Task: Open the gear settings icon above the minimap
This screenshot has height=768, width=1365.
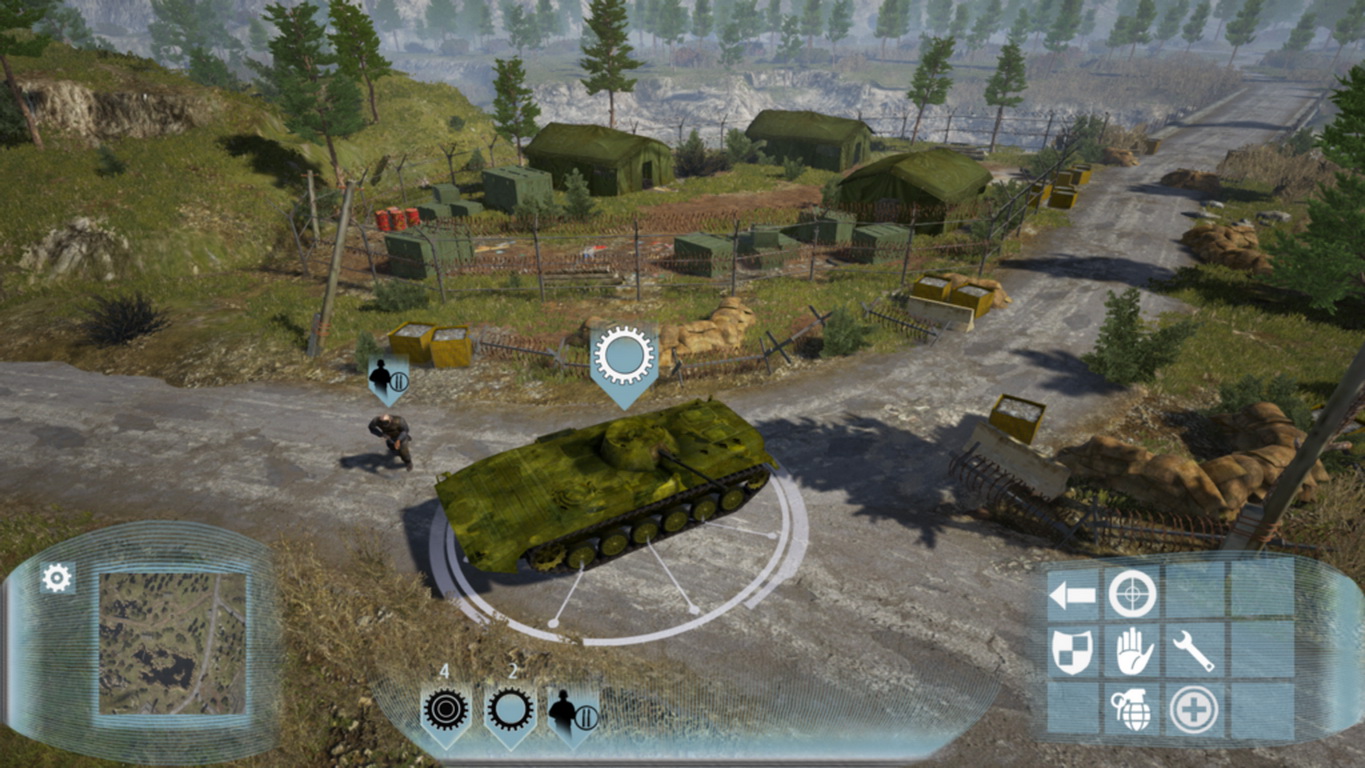Action: pos(57,578)
